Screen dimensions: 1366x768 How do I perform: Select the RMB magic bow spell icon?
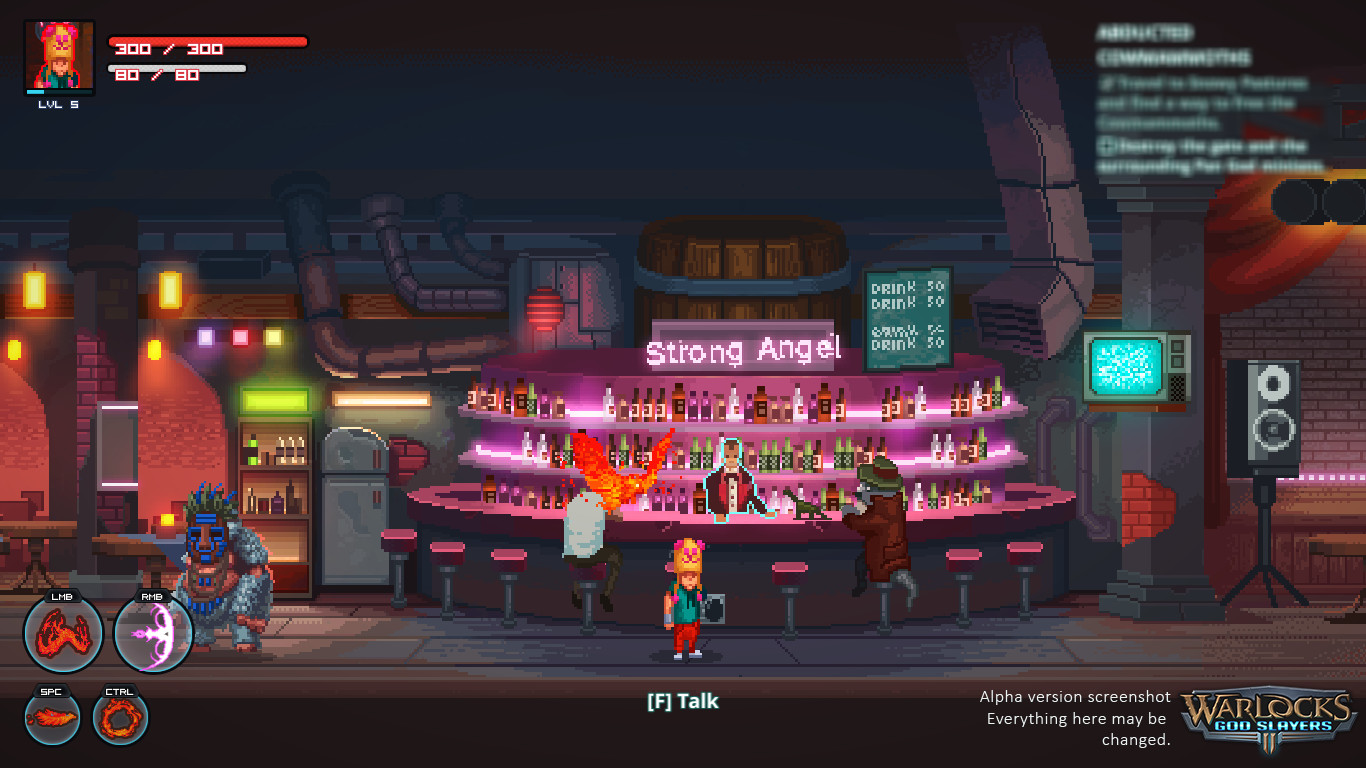[153, 634]
